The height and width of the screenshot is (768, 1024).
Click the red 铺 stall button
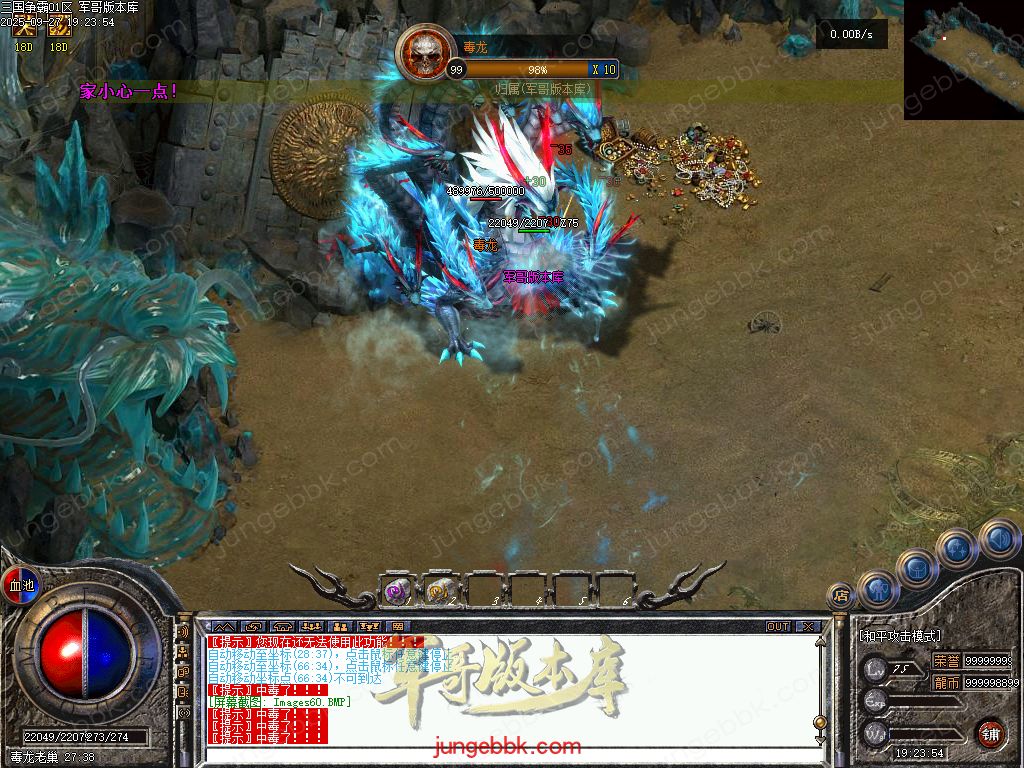991,732
